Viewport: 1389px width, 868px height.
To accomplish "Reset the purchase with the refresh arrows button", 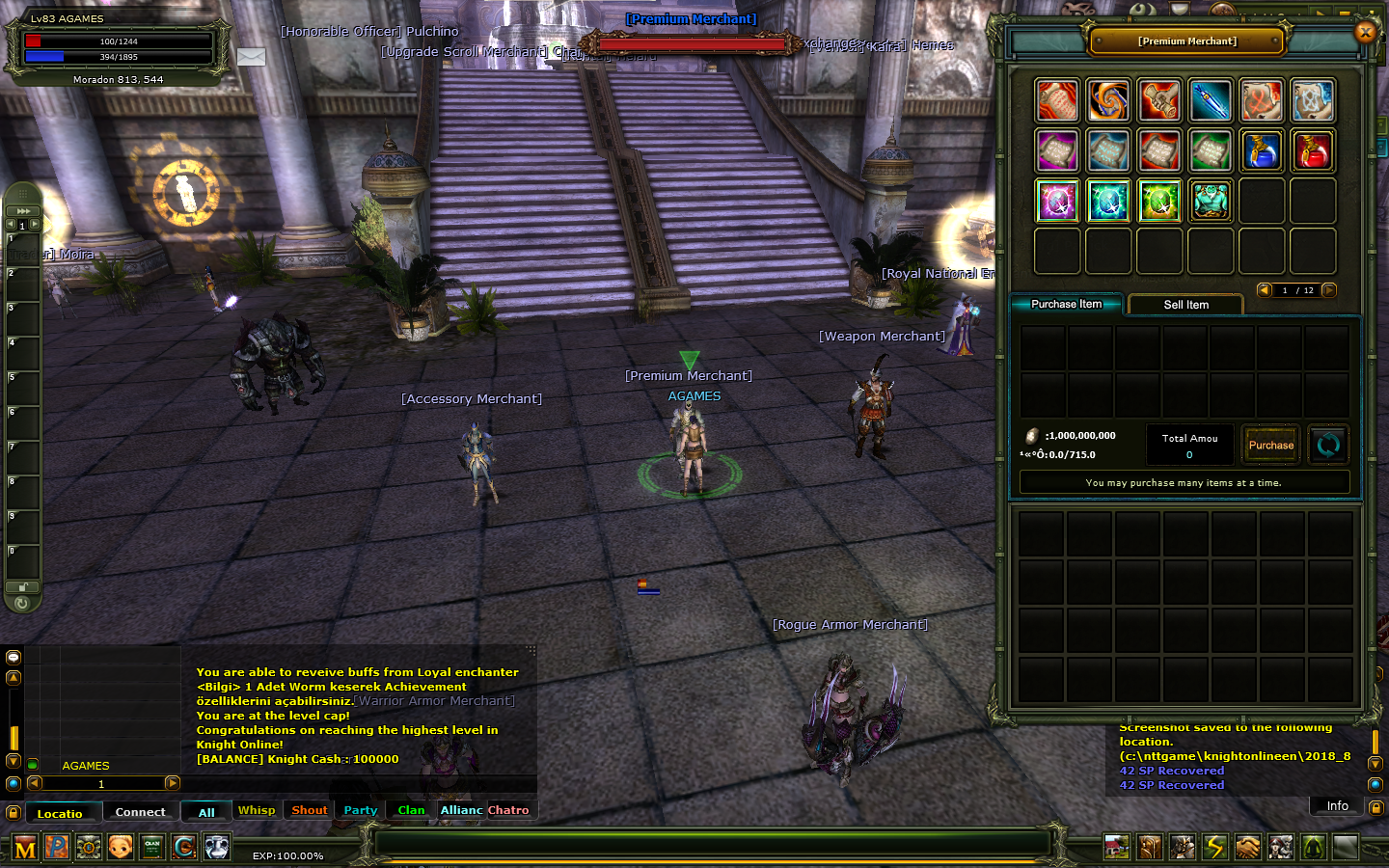I will pos(1328,445).
